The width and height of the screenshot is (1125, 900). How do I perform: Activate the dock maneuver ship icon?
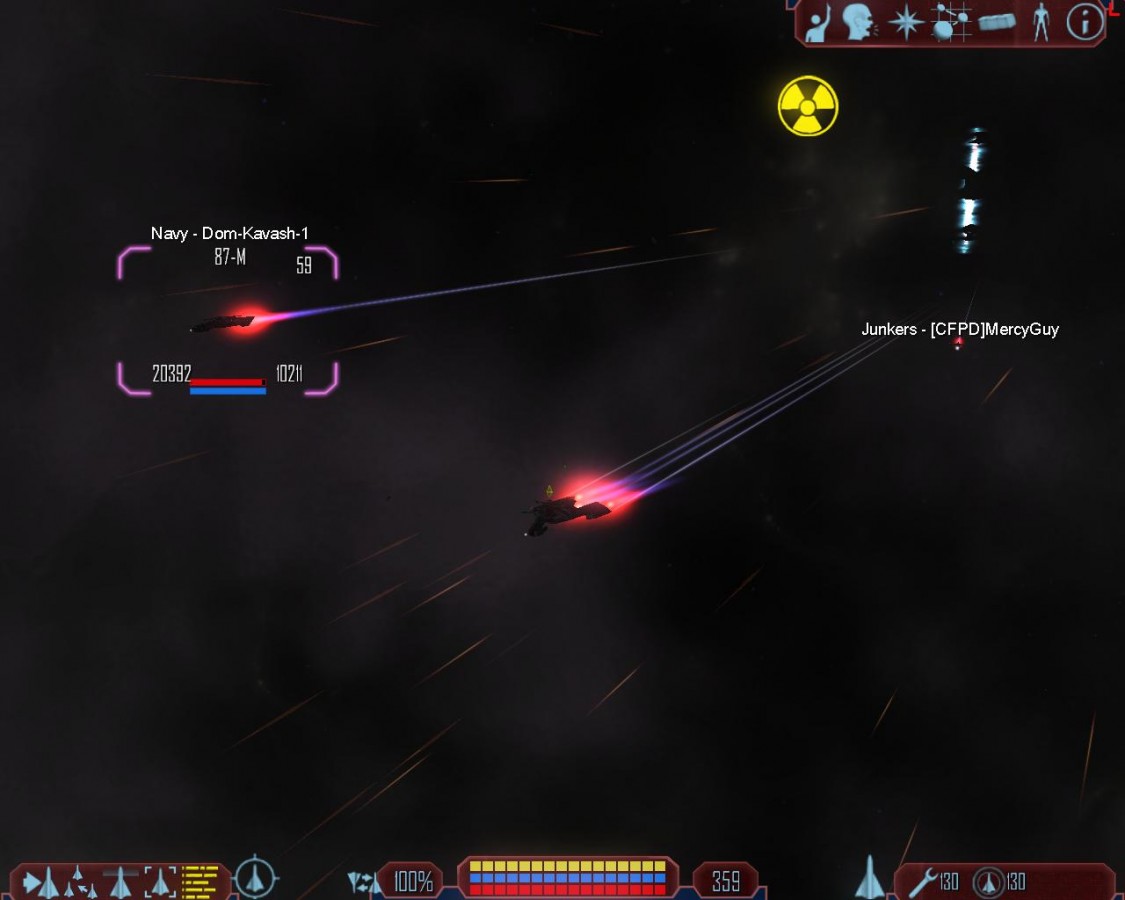(121, 882)
